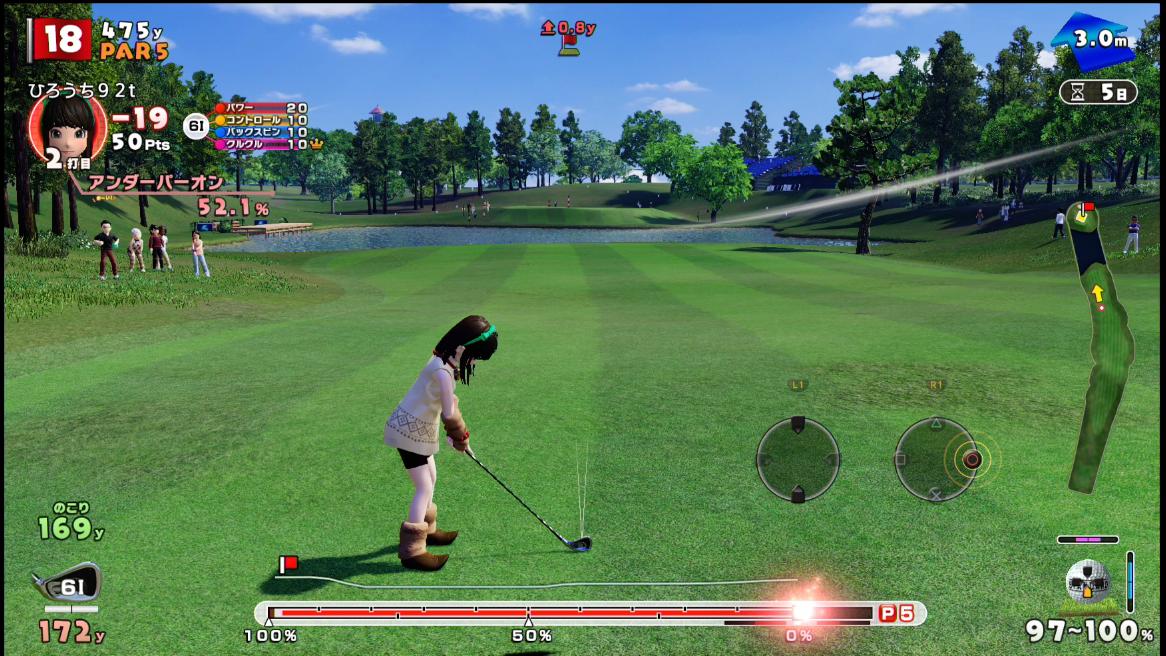Click the shot type dial under L1
Image resolution: width=1166 pixels, height=656 pixels.
tap(797, 460)
